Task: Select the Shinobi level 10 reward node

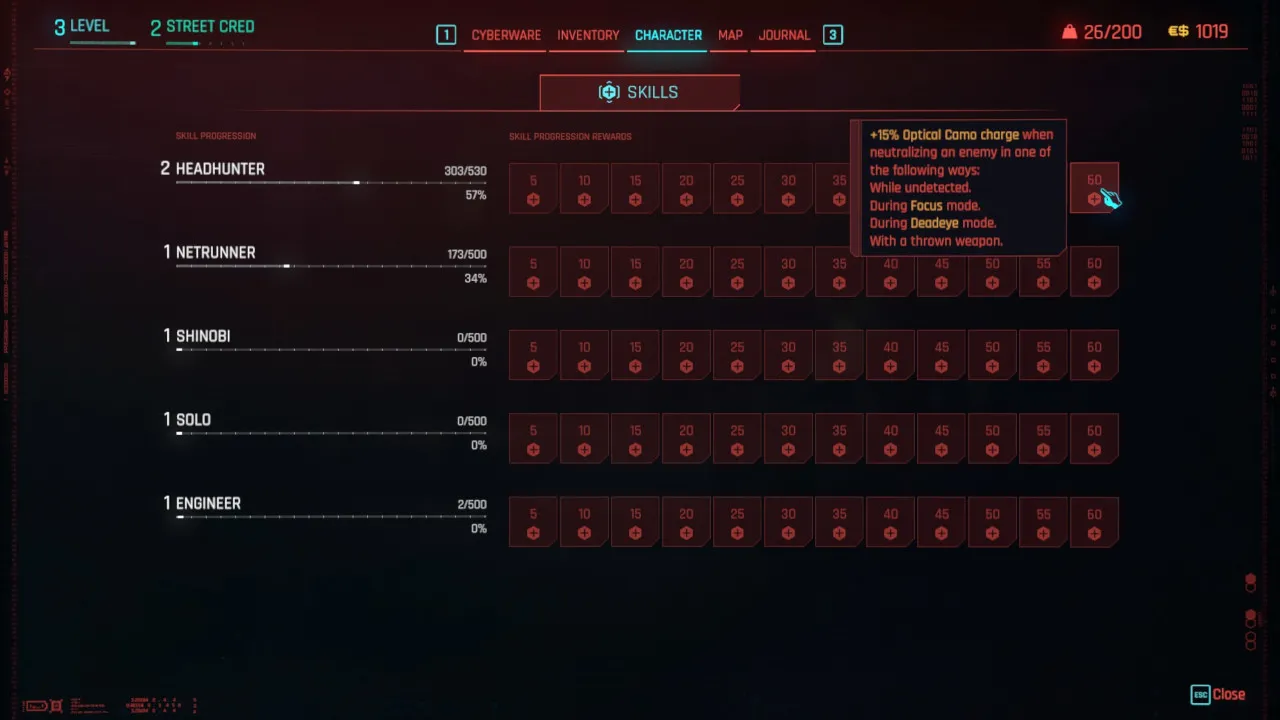Action: click(584, 354)
